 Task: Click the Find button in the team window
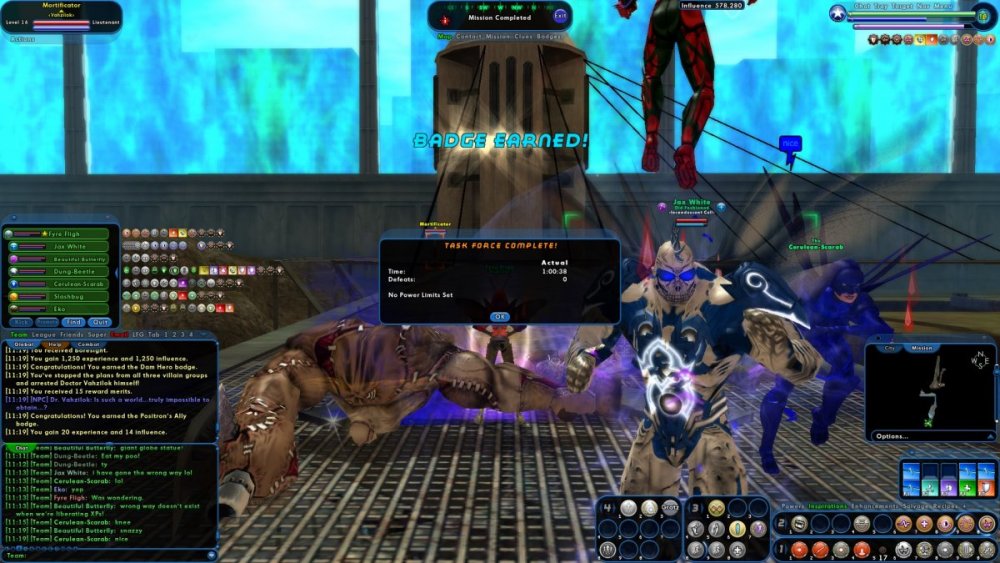point(73,322)
